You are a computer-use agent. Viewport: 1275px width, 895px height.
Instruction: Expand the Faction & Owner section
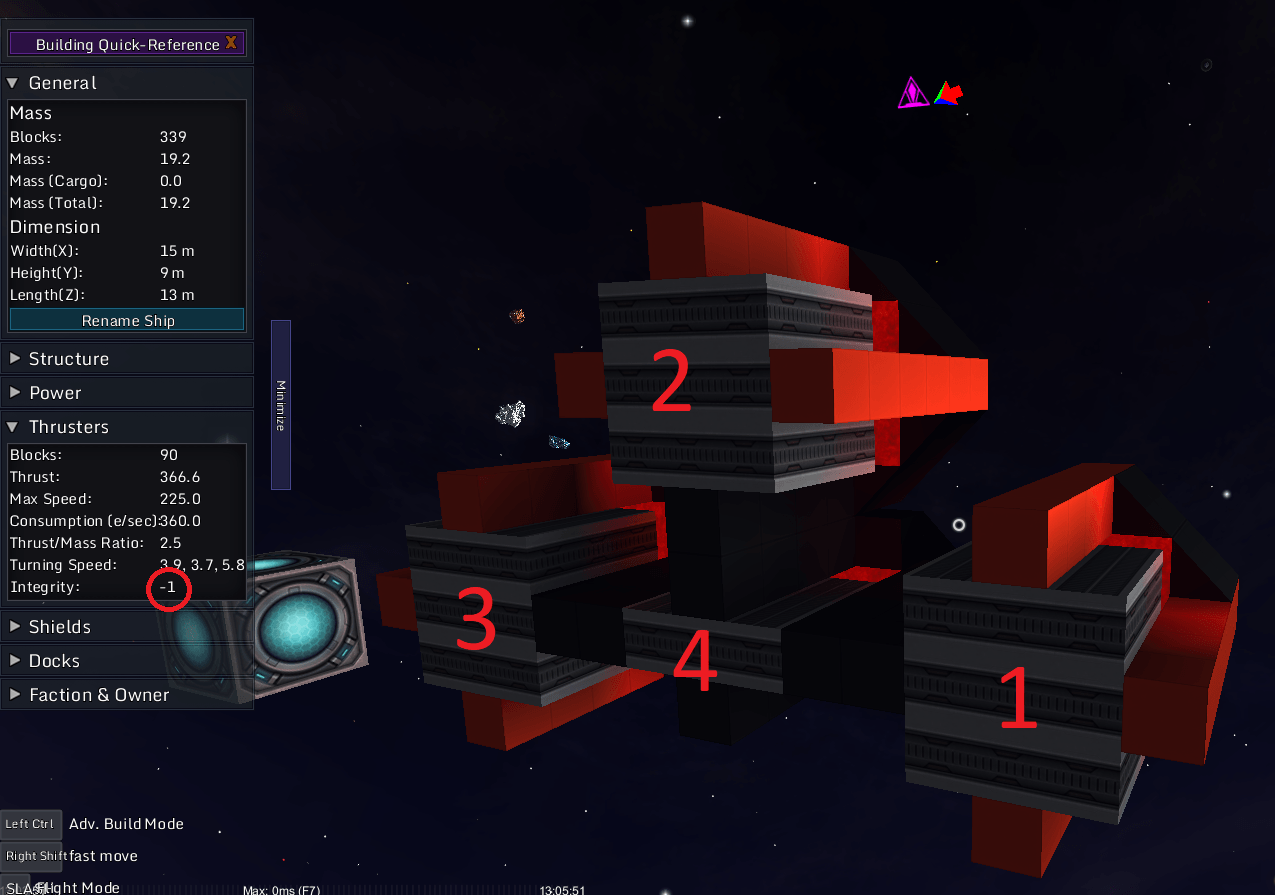point(98,695)
